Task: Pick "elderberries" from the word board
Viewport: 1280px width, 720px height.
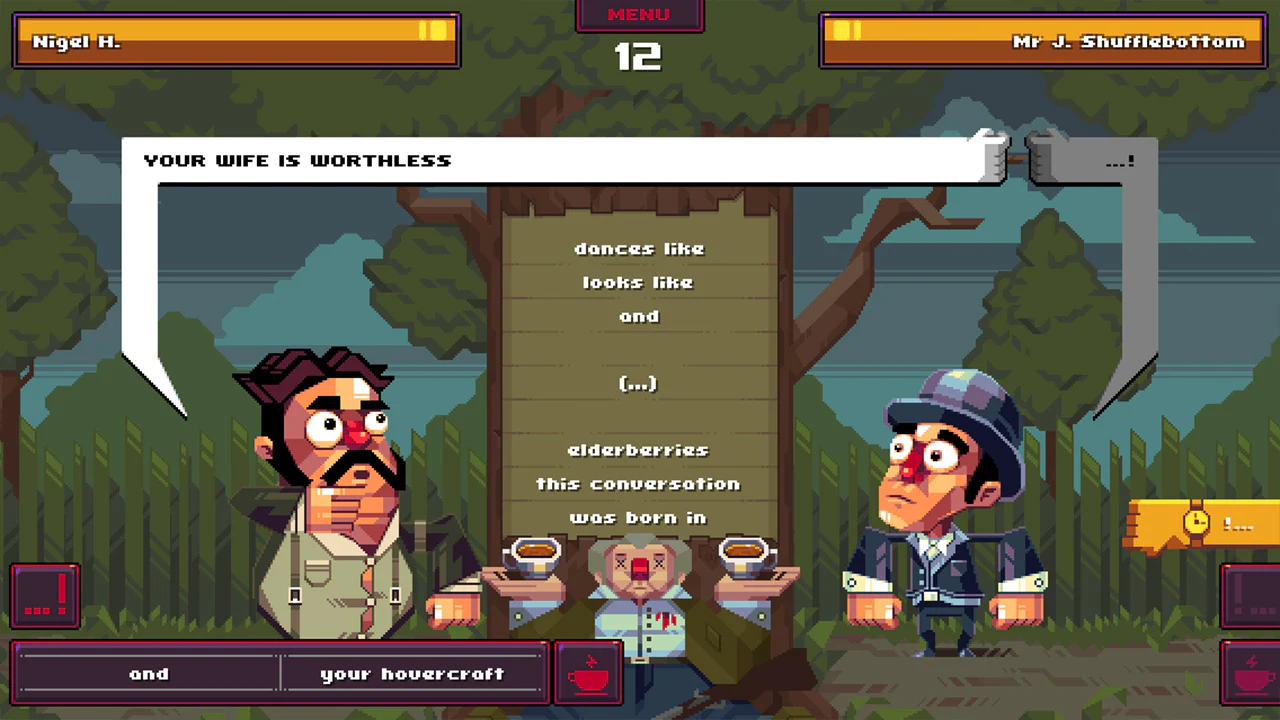Action: coord(638,449)
